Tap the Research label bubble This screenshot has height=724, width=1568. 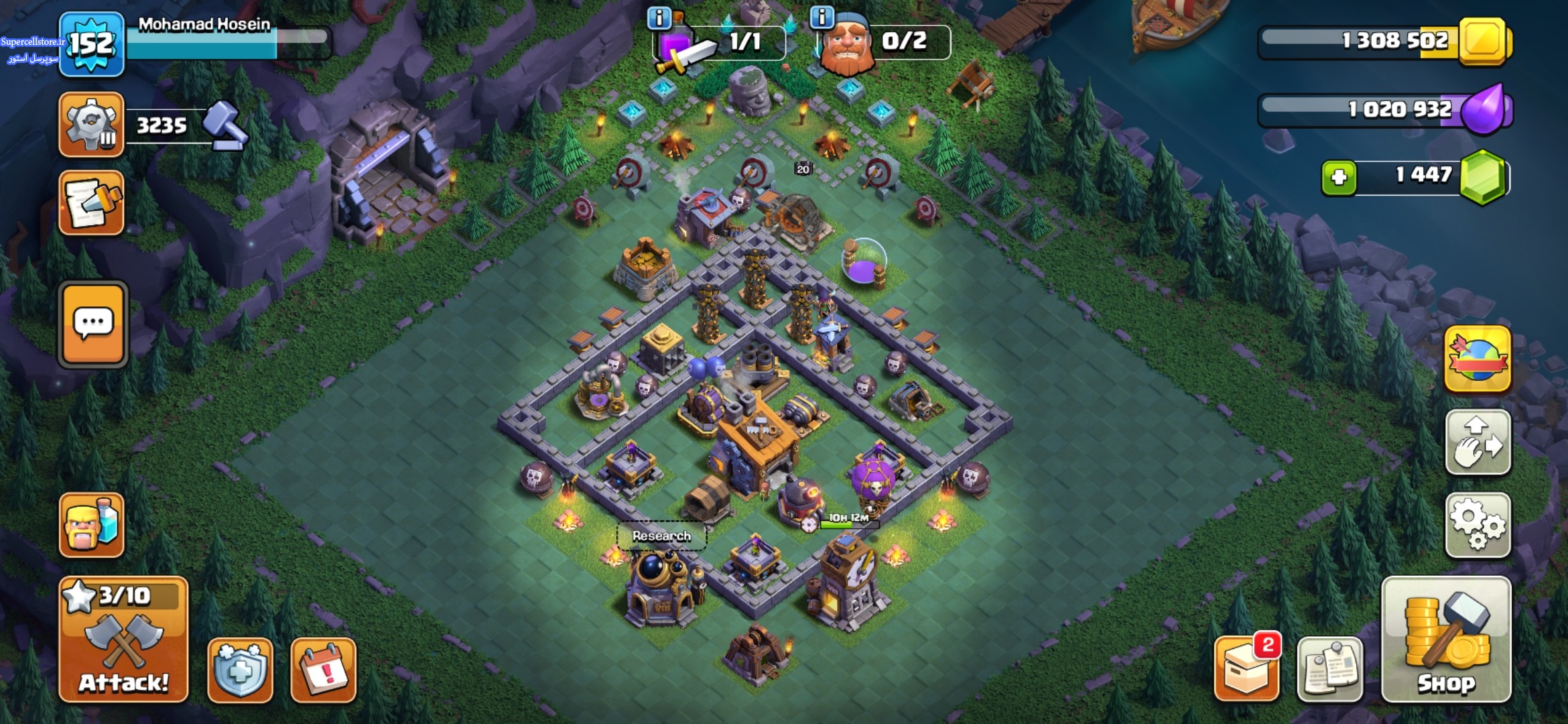click(x=661, y=536)
